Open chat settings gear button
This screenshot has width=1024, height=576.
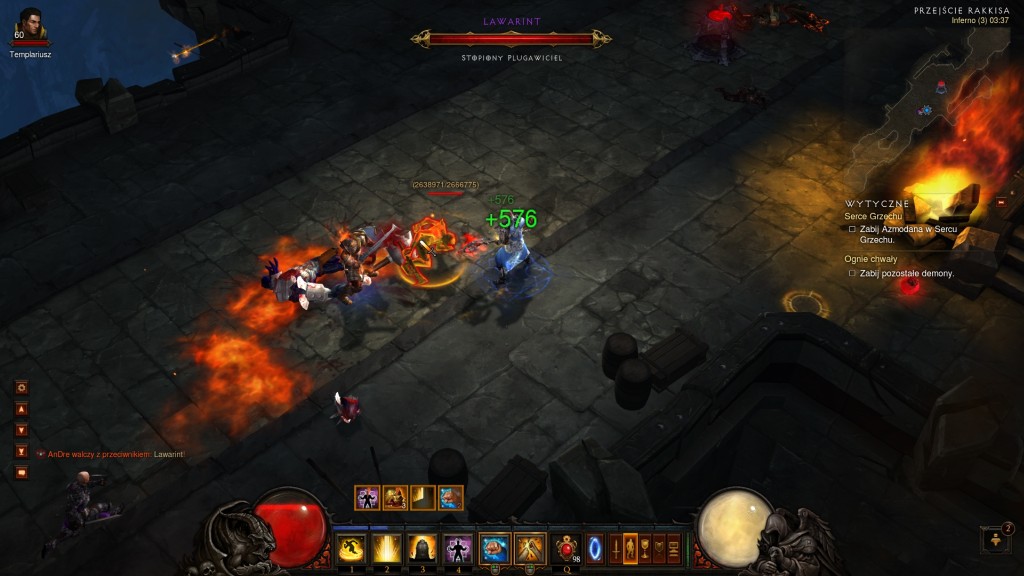coord(21,387)
